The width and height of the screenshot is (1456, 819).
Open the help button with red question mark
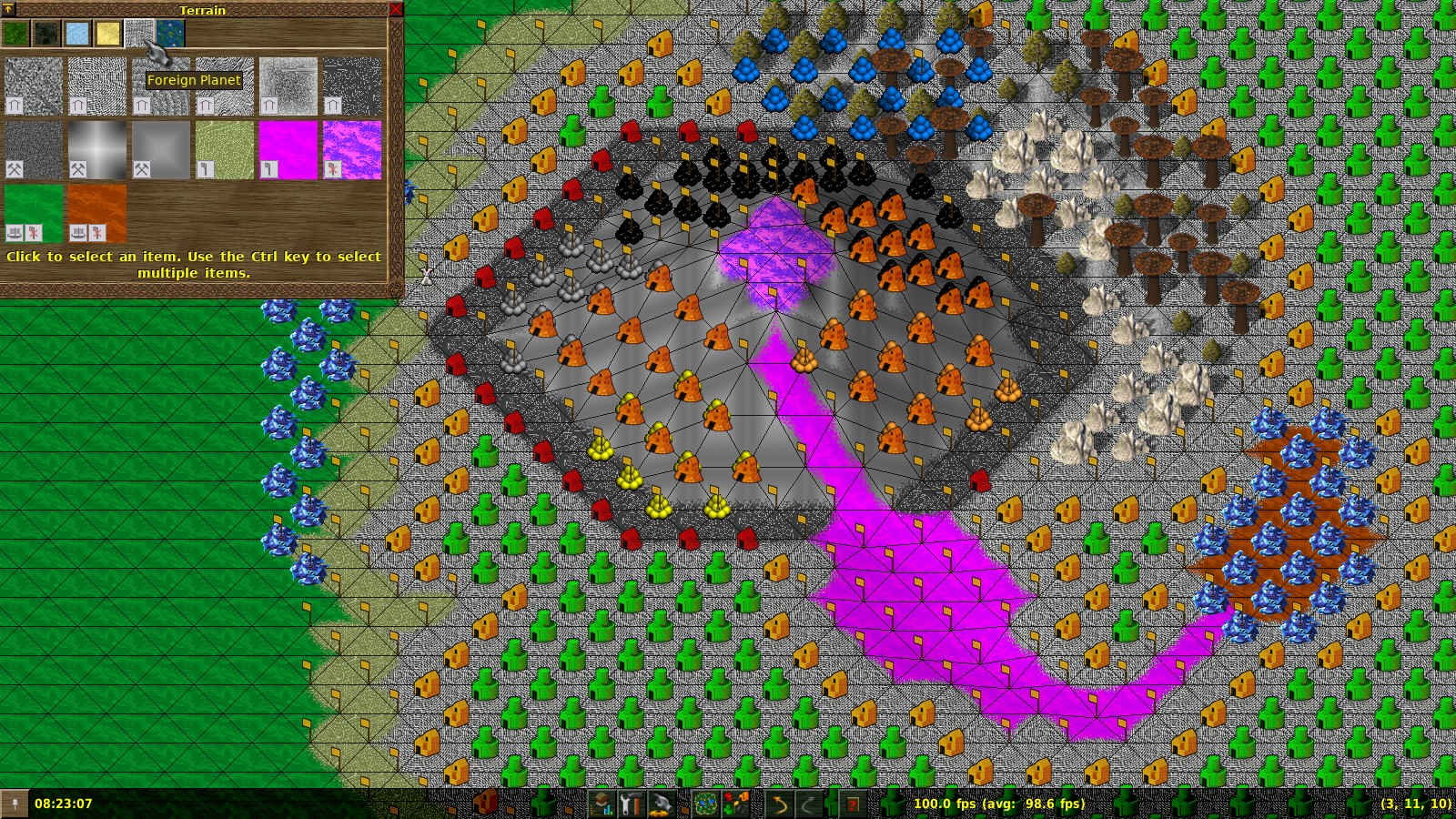tap(853, 804)
